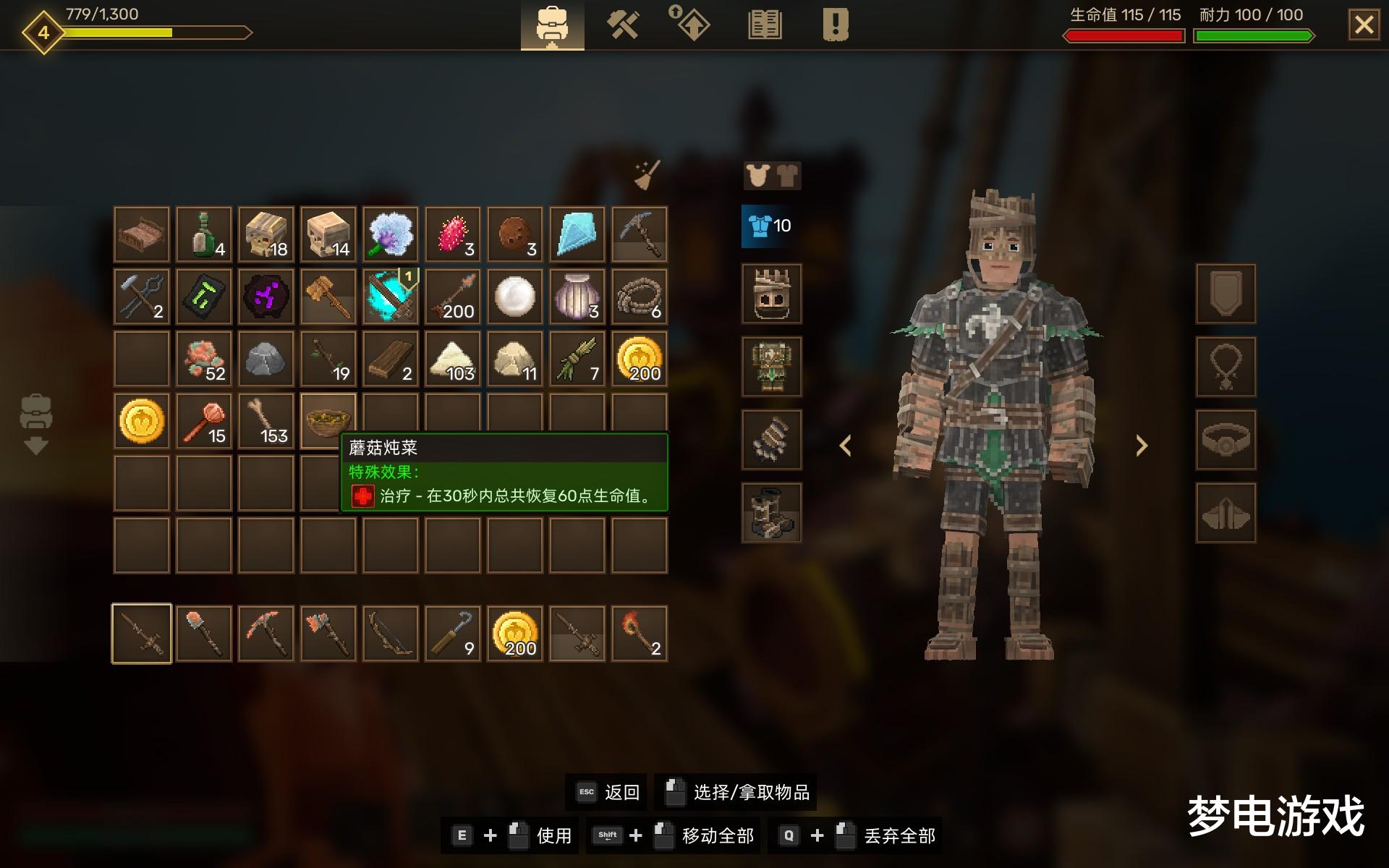Open the journal book tab

tap(764, 25)
